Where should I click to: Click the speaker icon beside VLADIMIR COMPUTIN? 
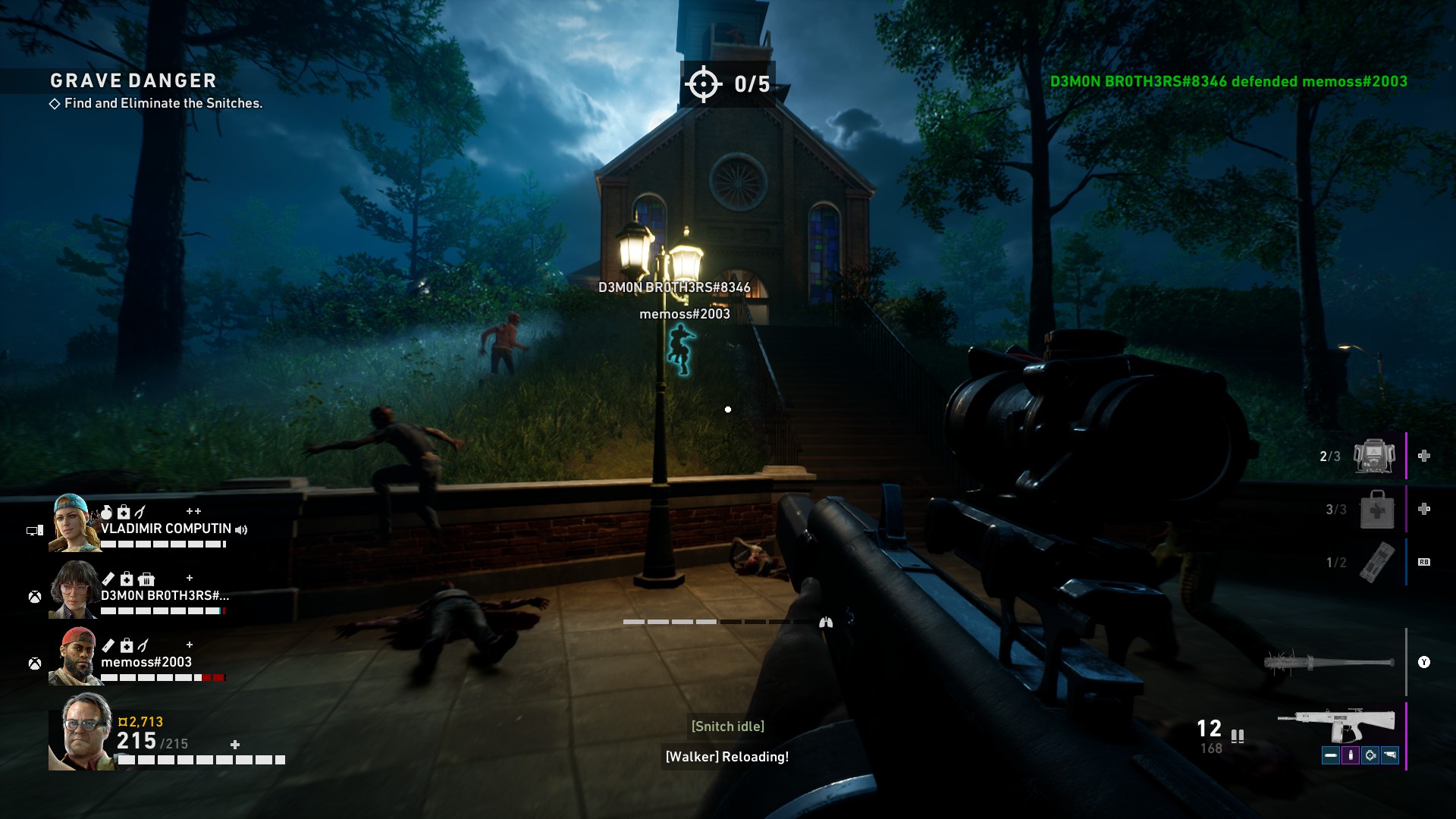241,529
